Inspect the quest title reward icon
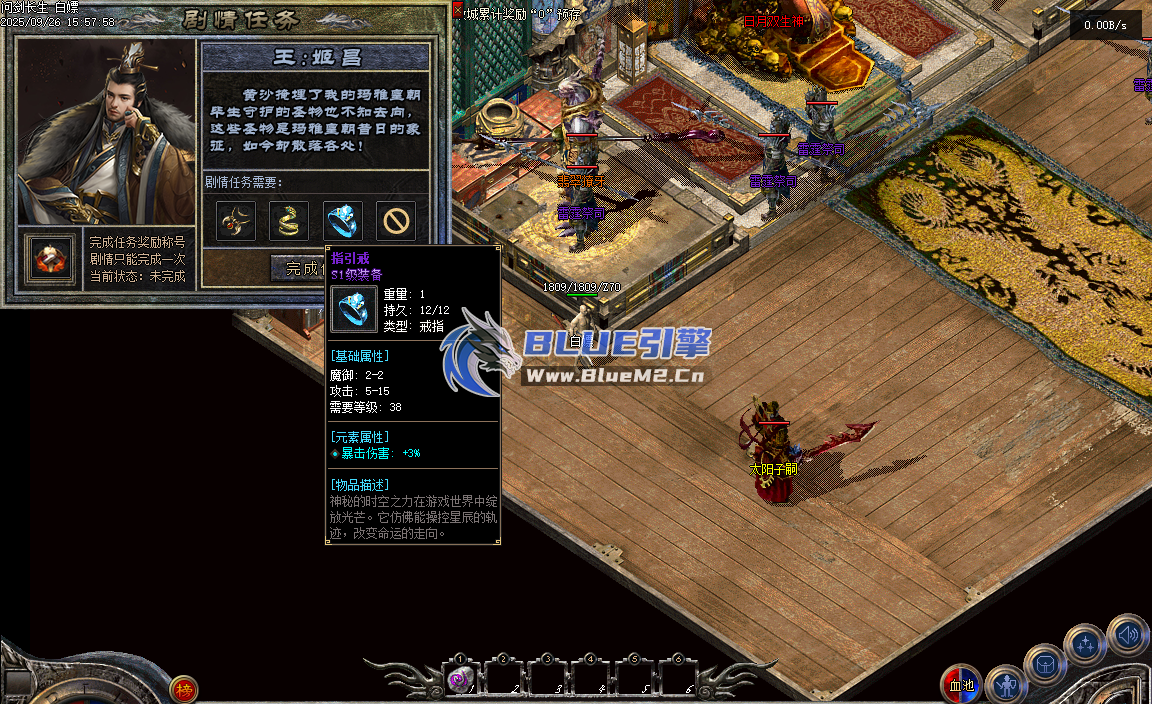 coord(50,259)
